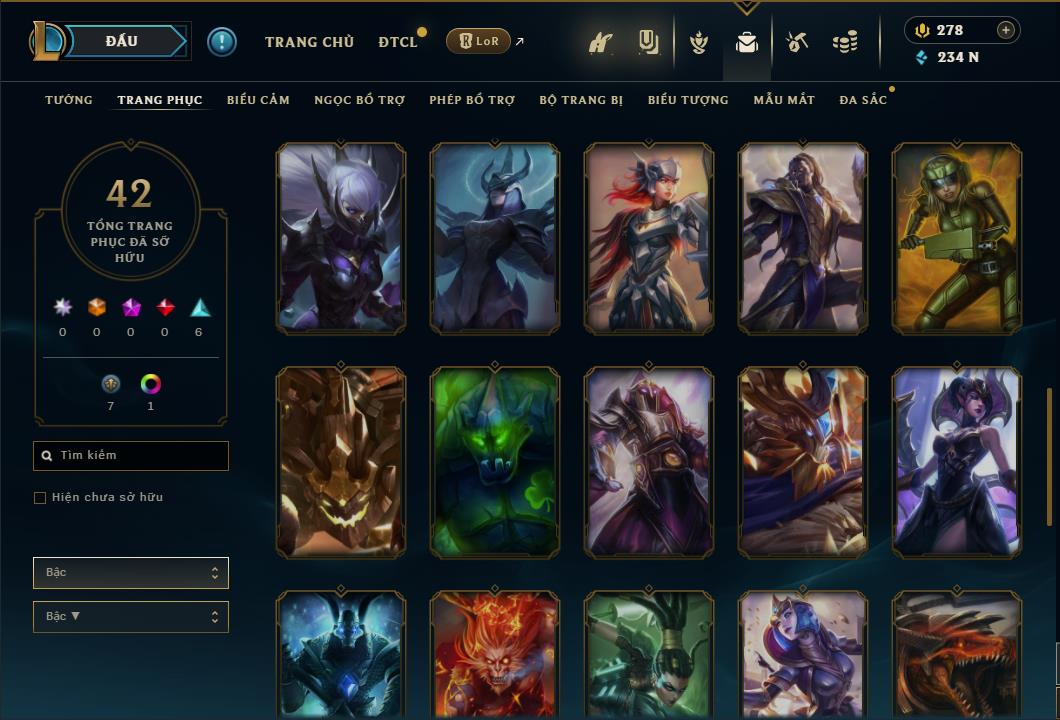Select the BIỂU CẢM tab
The height and width of the screenshot is (720, 1060).
[258, 100]
